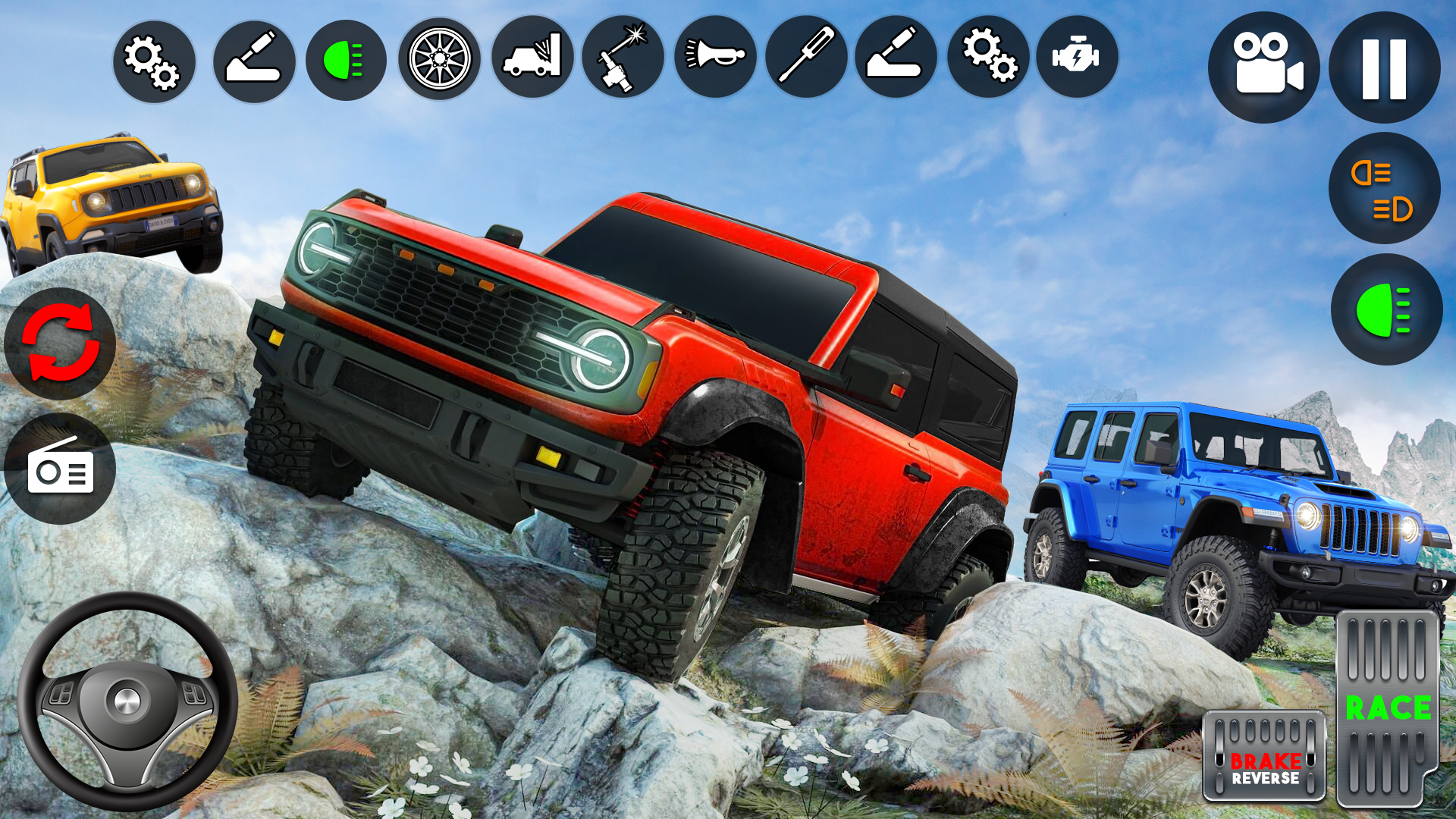Viewport: 1456px width, 819px height.
Task: Open the double gears settings icon
Action: click(990, 59)
